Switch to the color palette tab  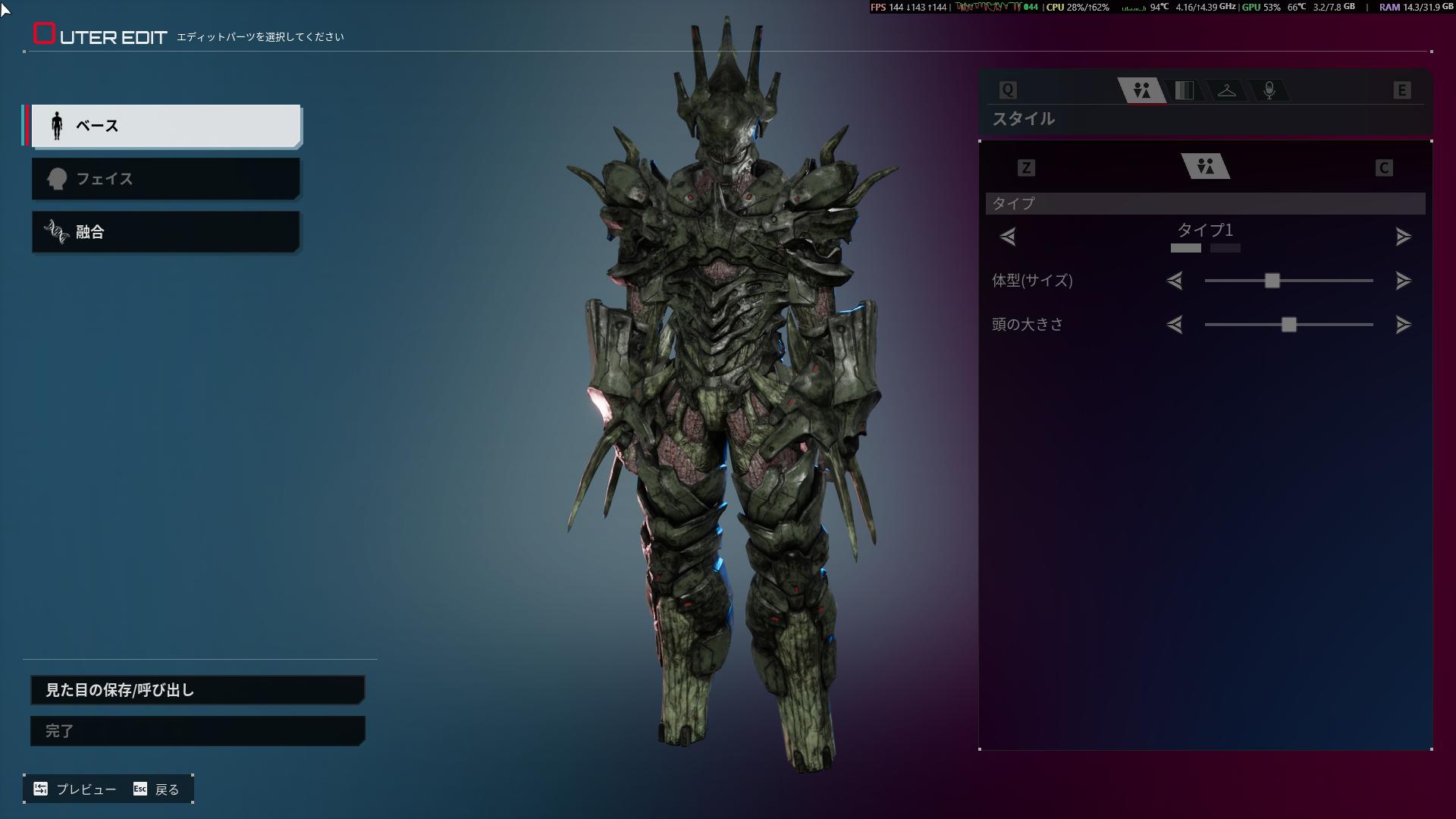click(1184, 91)
